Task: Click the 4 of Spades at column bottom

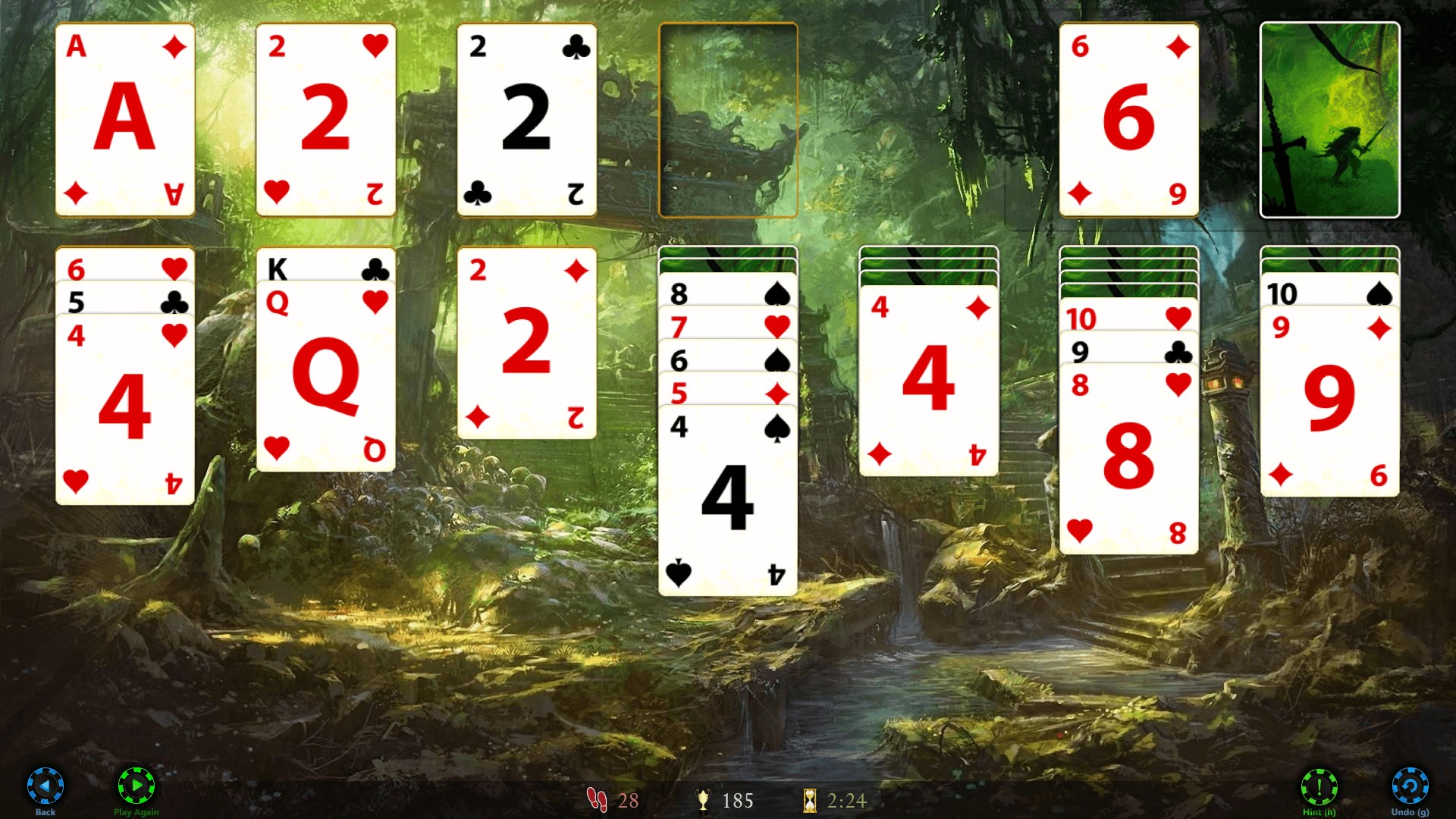Action: 728,500
